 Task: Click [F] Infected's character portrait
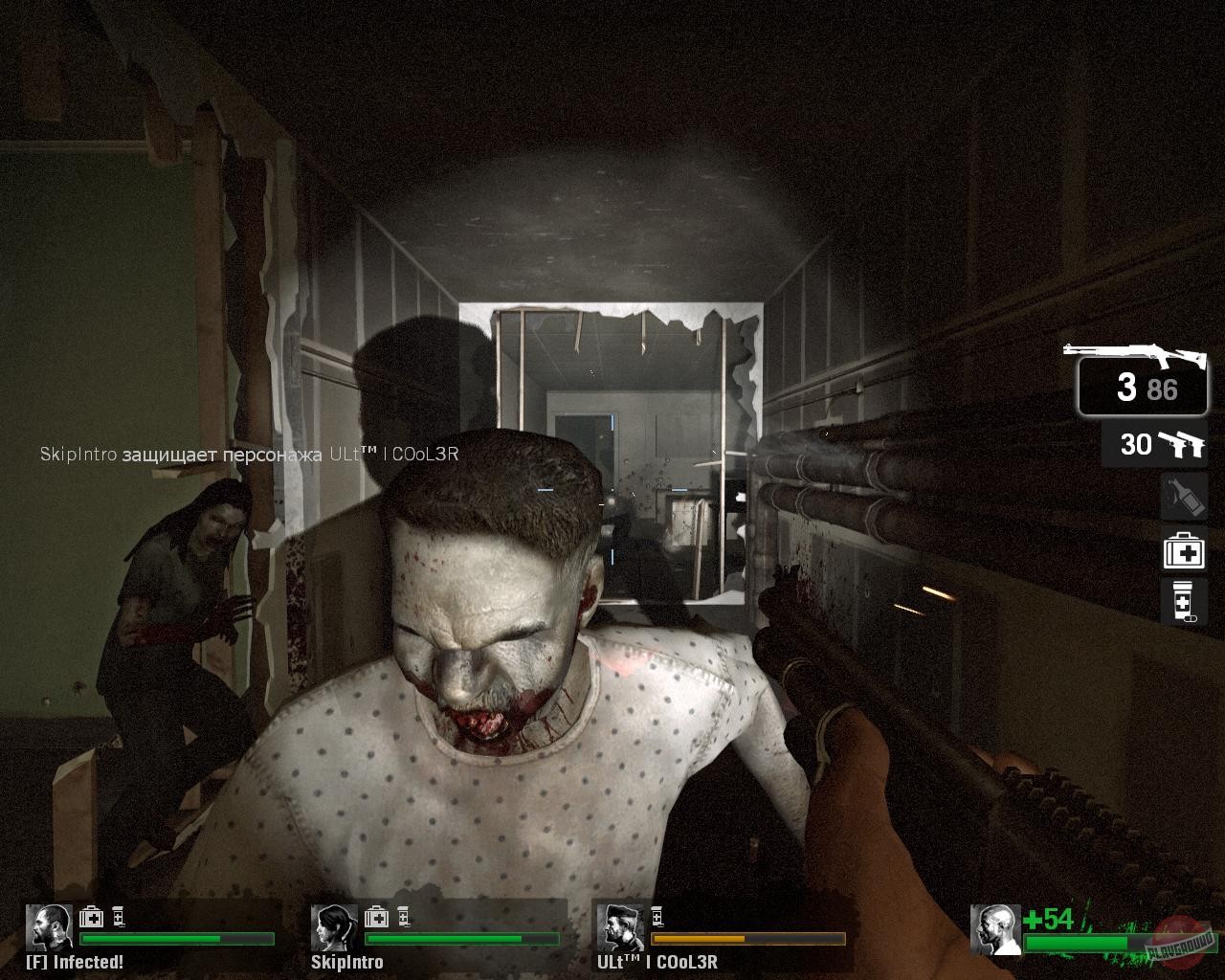(49, 926)
